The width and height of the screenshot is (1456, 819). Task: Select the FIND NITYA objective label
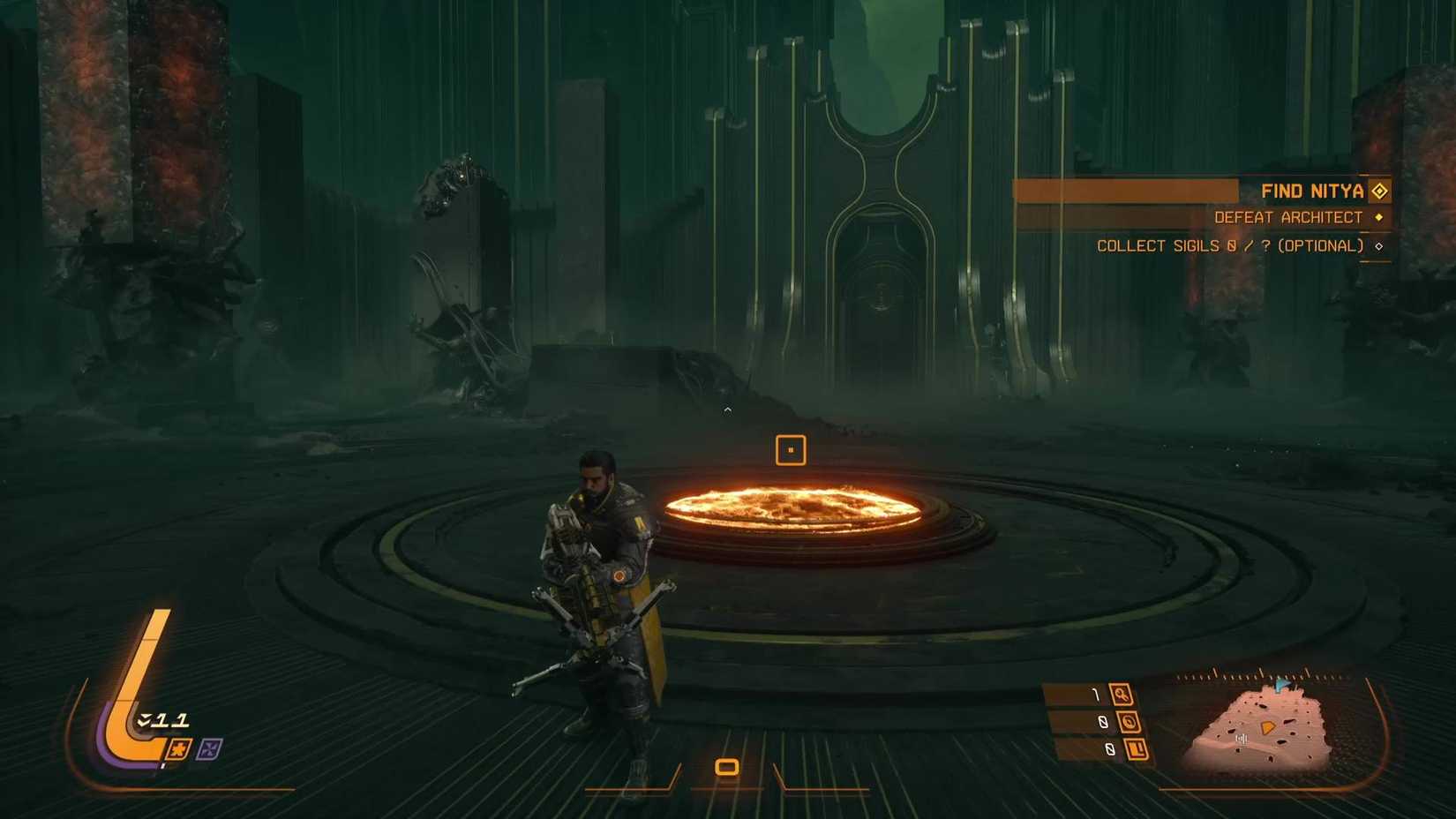[1312, 190]
